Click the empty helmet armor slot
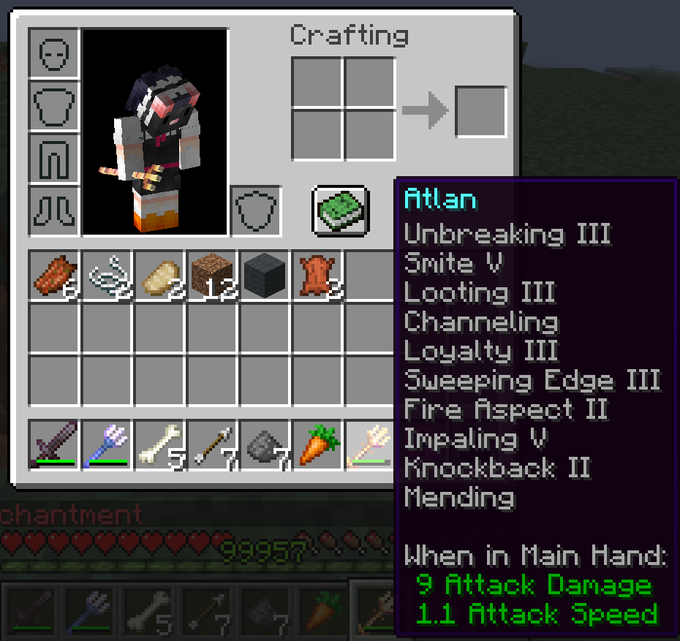The image size is (680, 641). 54,53
